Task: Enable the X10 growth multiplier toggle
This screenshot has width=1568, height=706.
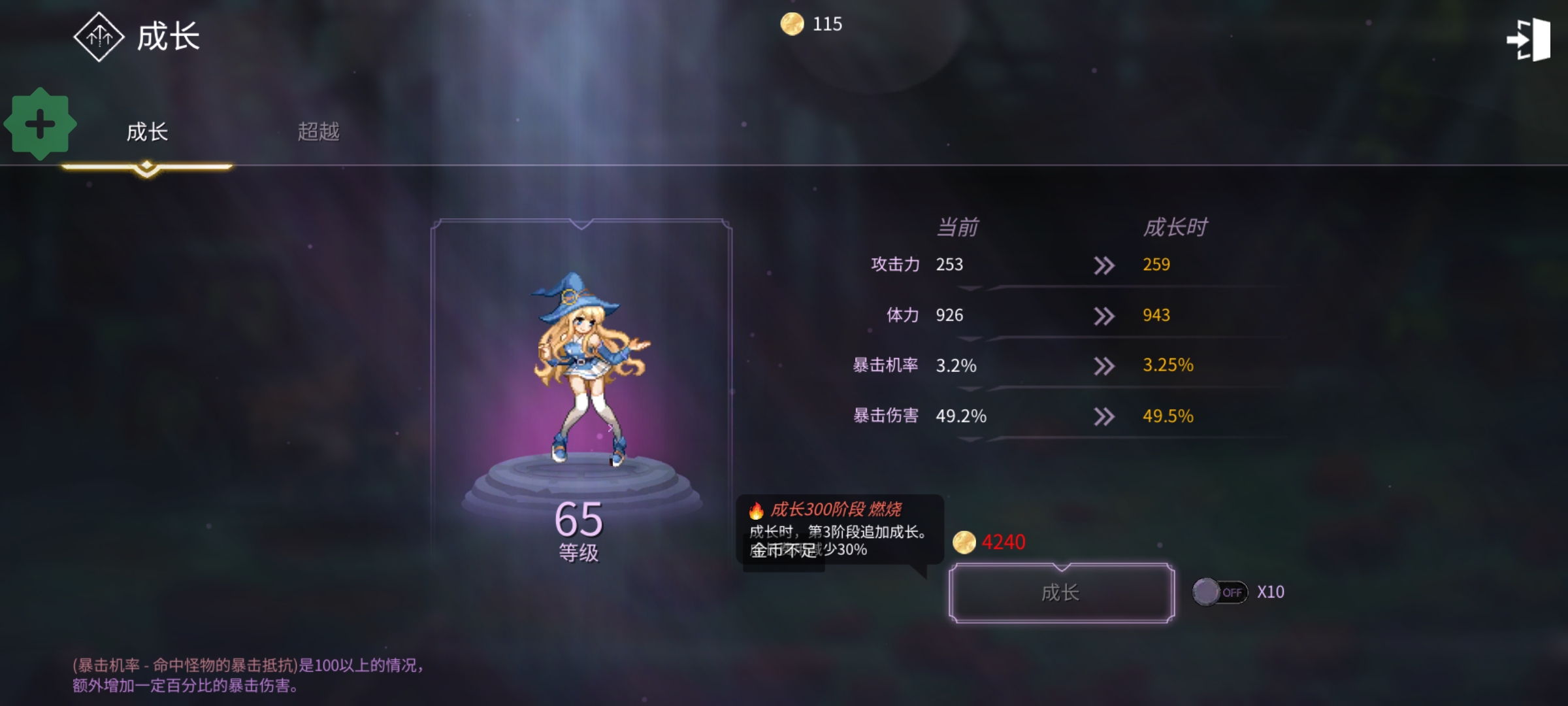Action: pos(1220,592)
